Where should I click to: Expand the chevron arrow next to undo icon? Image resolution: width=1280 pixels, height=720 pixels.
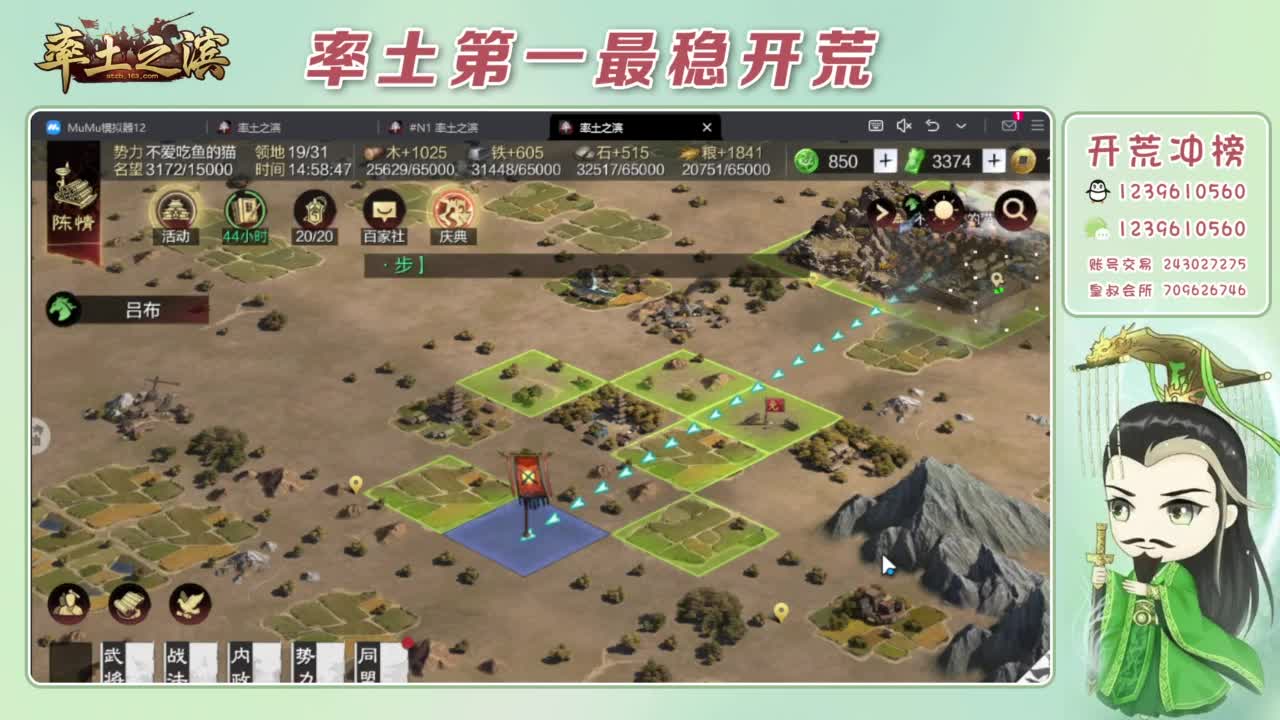click(961, 124)
